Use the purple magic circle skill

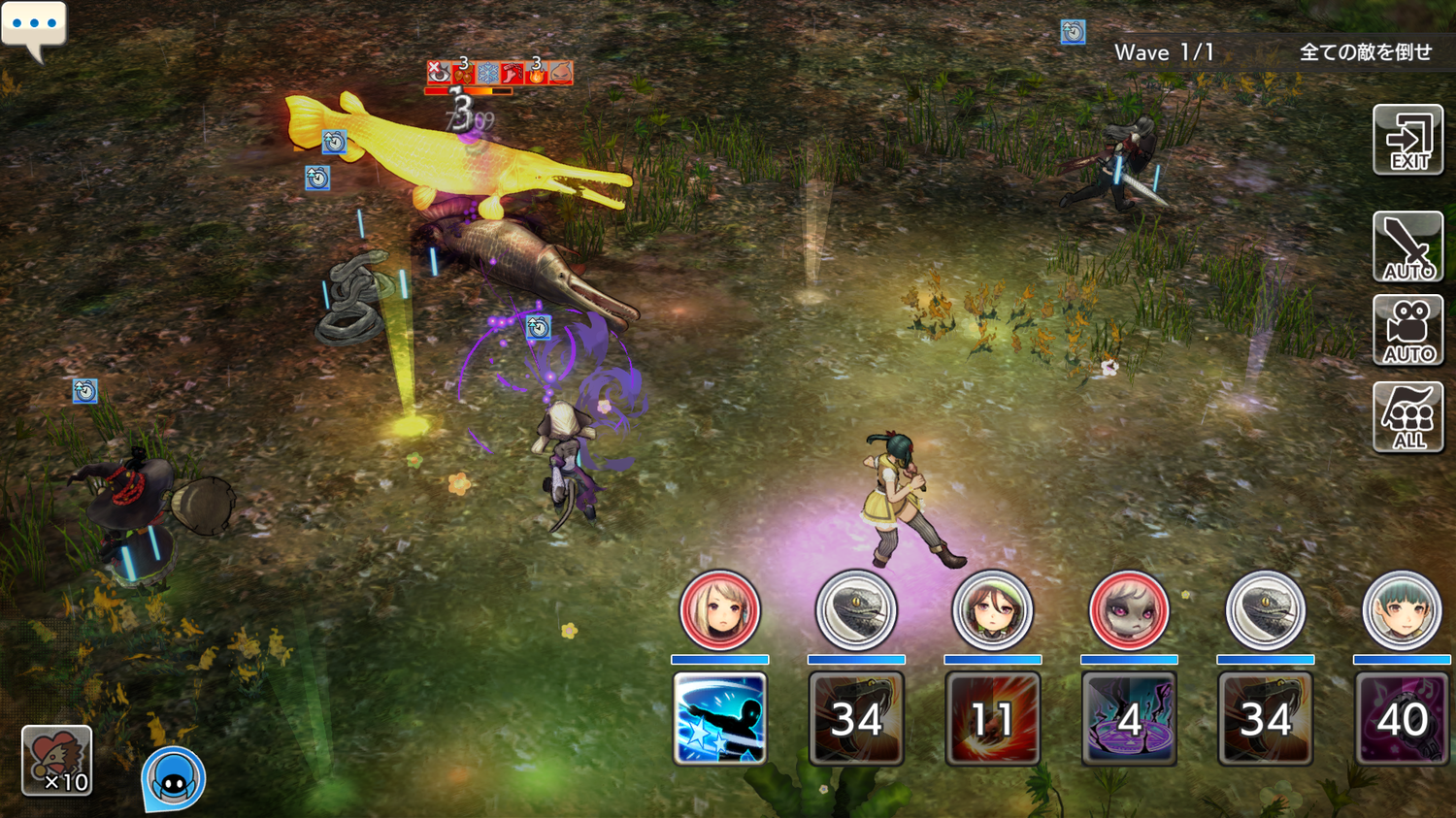1129,718
